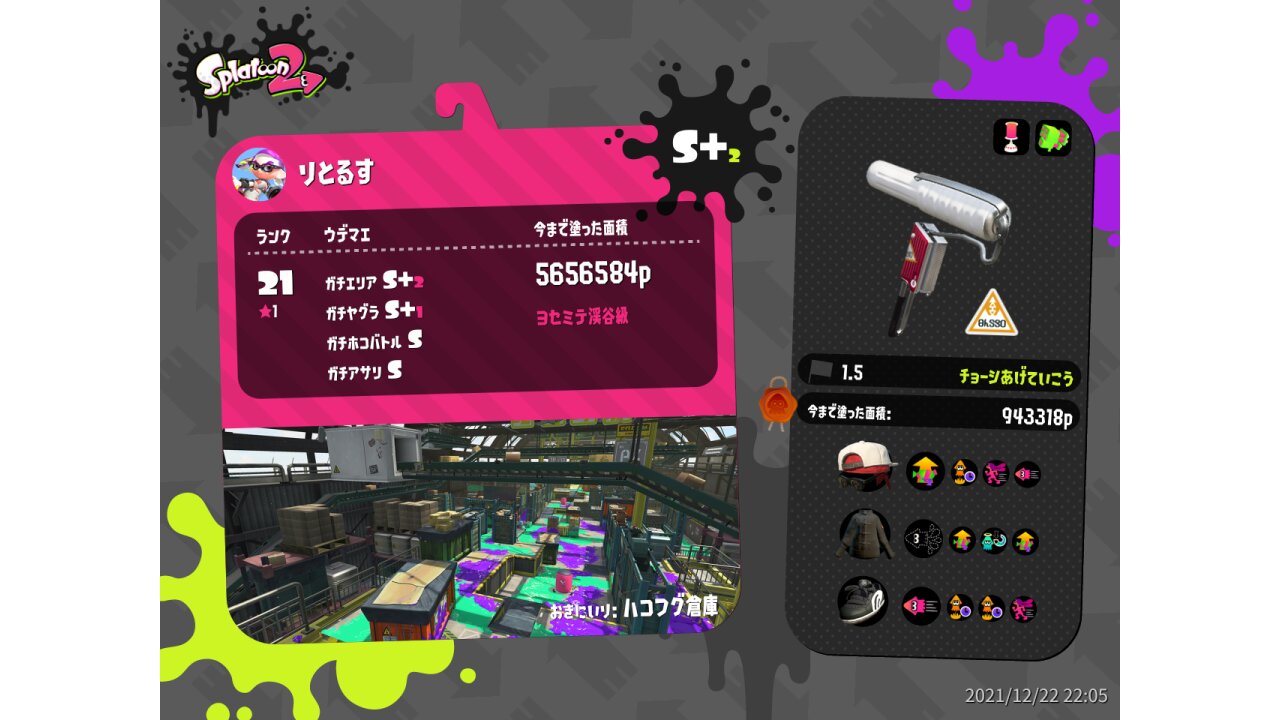Select the dark jacket clothing item
Screen dimensions: 1280x720
click(x=864, y=537)
